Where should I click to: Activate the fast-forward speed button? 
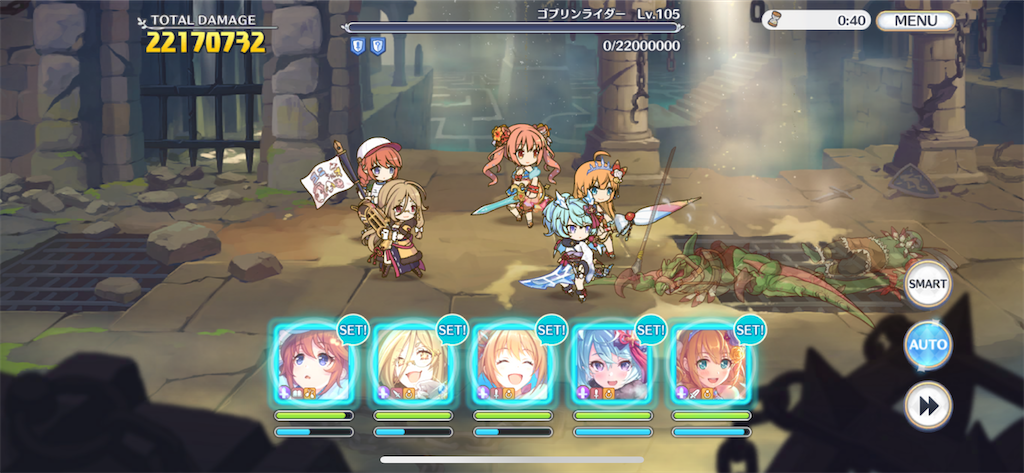pos(927,406)
